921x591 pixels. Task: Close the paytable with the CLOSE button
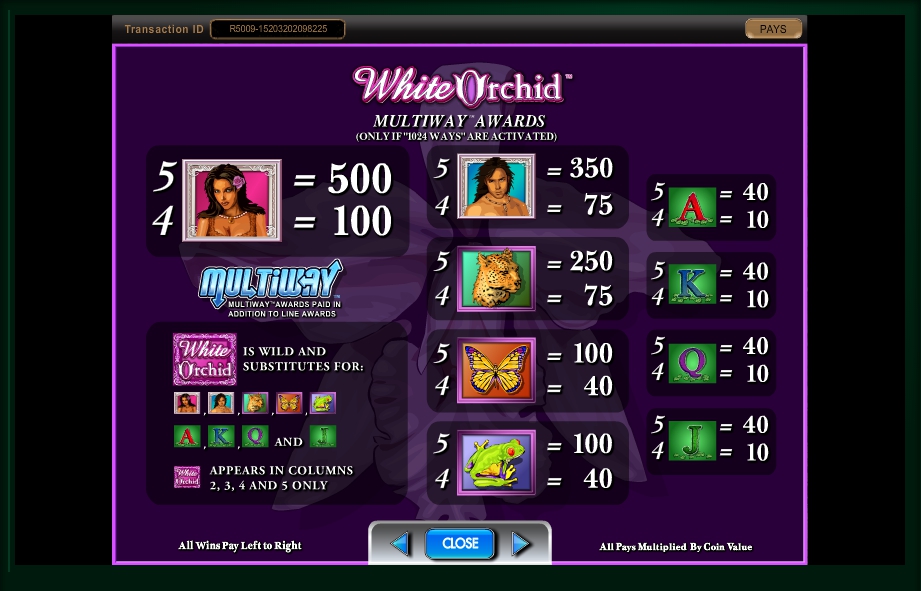tap(460, 543)
